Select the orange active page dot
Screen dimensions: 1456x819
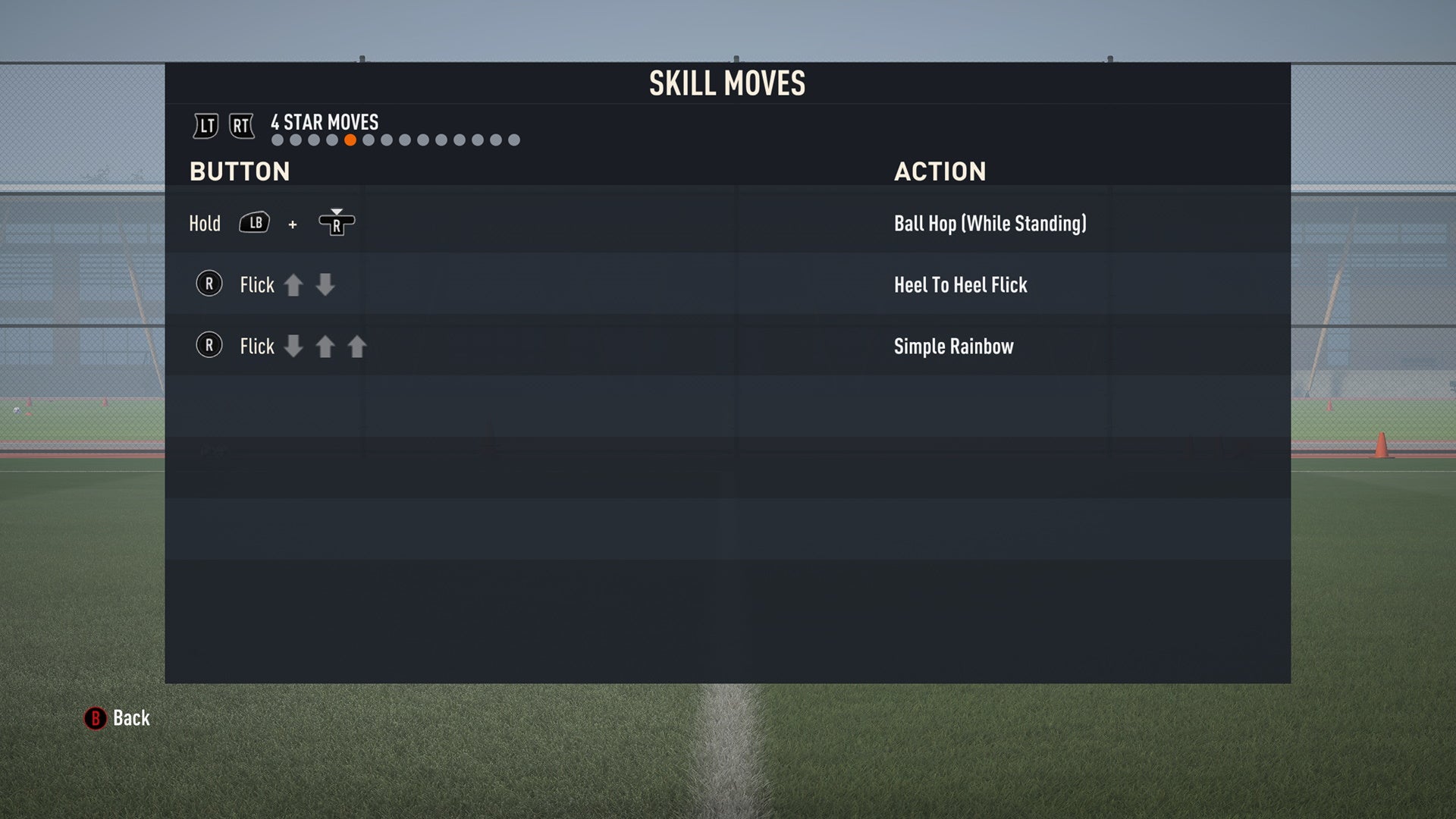[x=350, y=140]
